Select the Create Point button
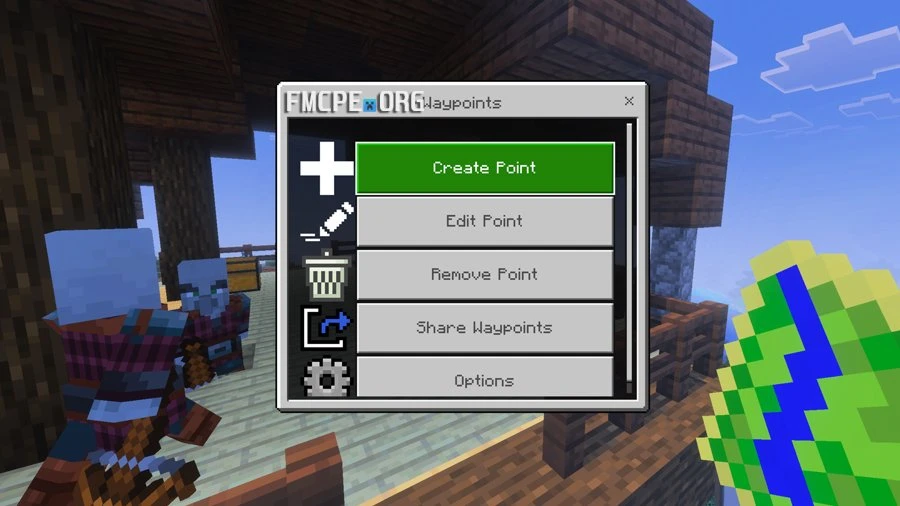900x506 pixels. [484, 168]
